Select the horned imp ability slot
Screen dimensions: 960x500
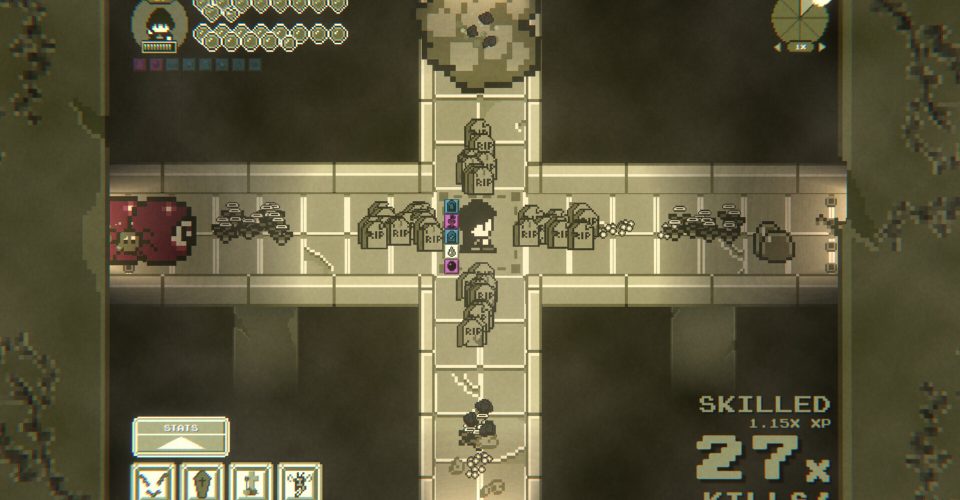tap(300, 483)
